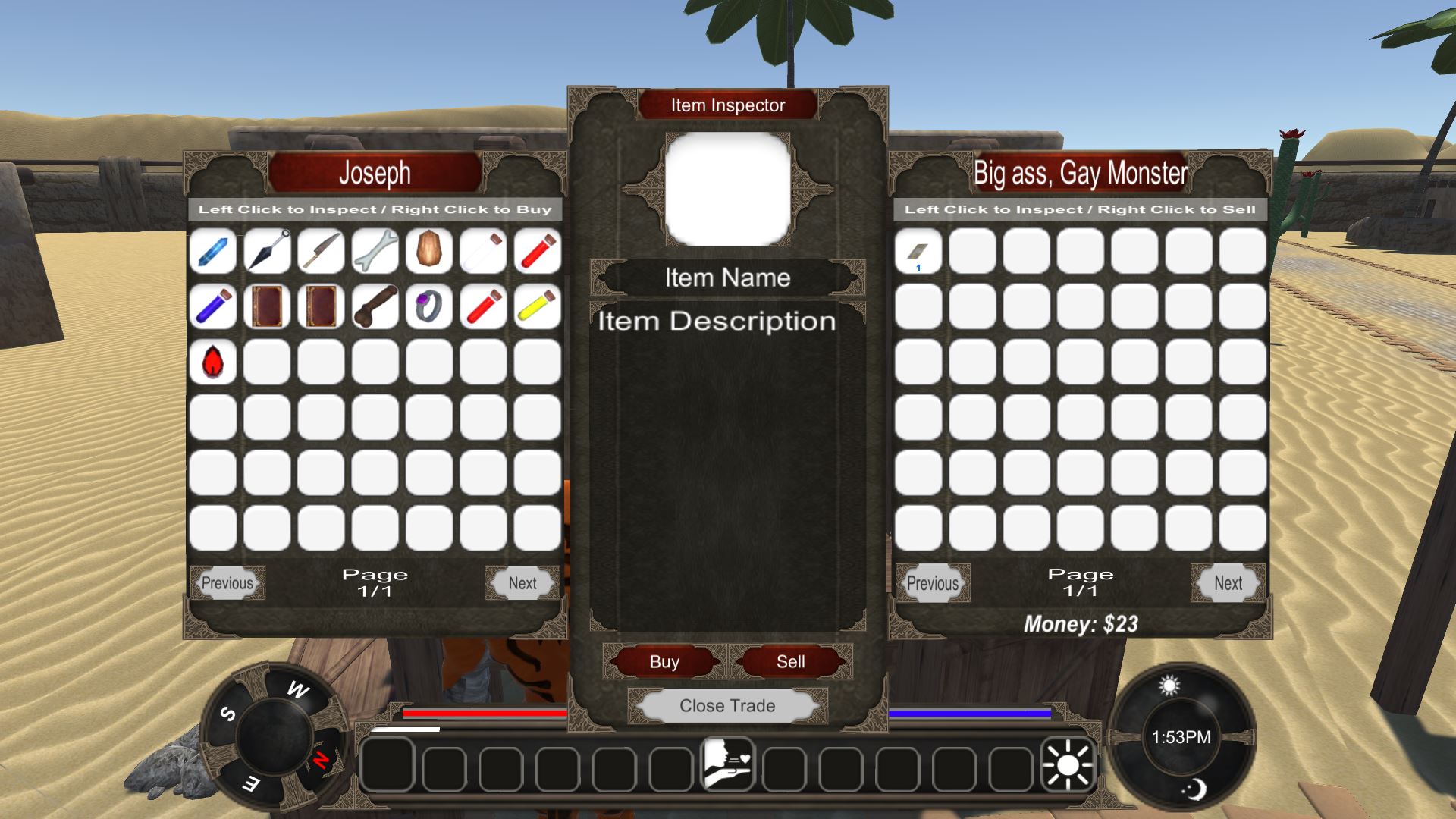Inspect the kitchen knife item
The height and width of the screenshot is (819, 1456).
(x=322, y=251)
